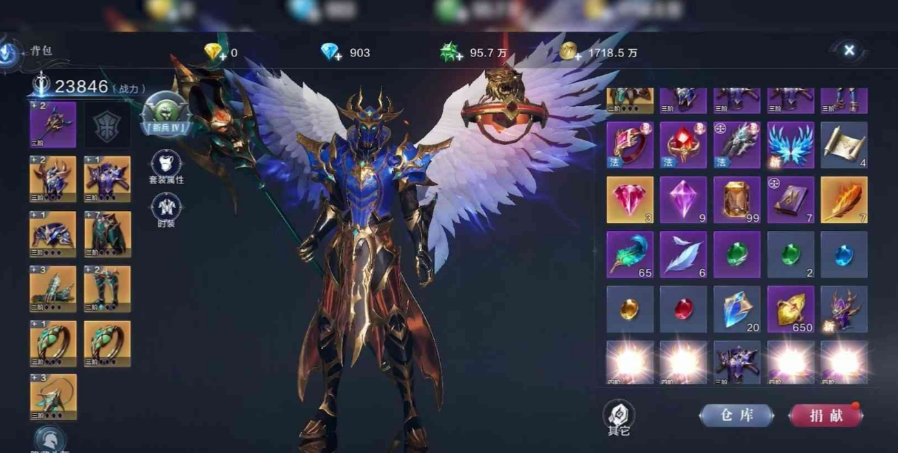898x453 pixels.
Task: Choose the blue crystal stack of 20
Action: pyautogui.click(x=737, y=308)
